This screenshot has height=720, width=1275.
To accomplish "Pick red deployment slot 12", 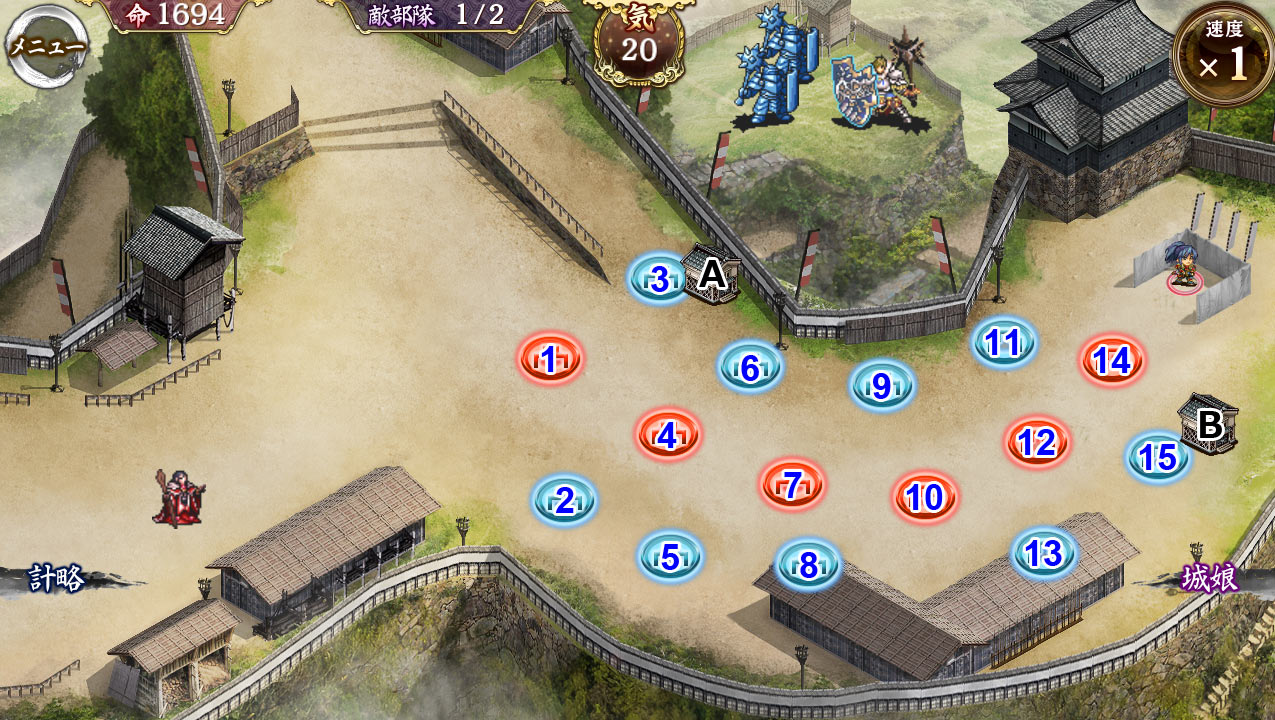I will point(1037,441).
